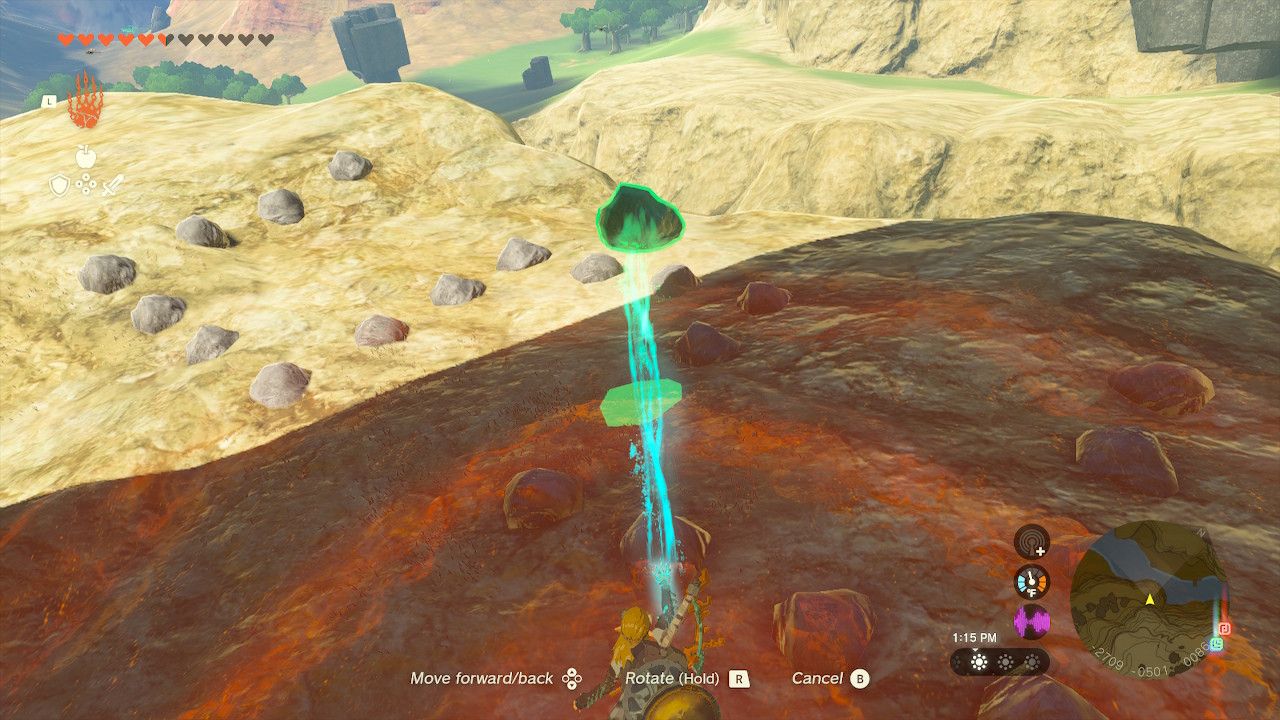Select the Fahrenheit temperature gauge icon
This screenshot has height=720, width=1280.
point(1031,581)
